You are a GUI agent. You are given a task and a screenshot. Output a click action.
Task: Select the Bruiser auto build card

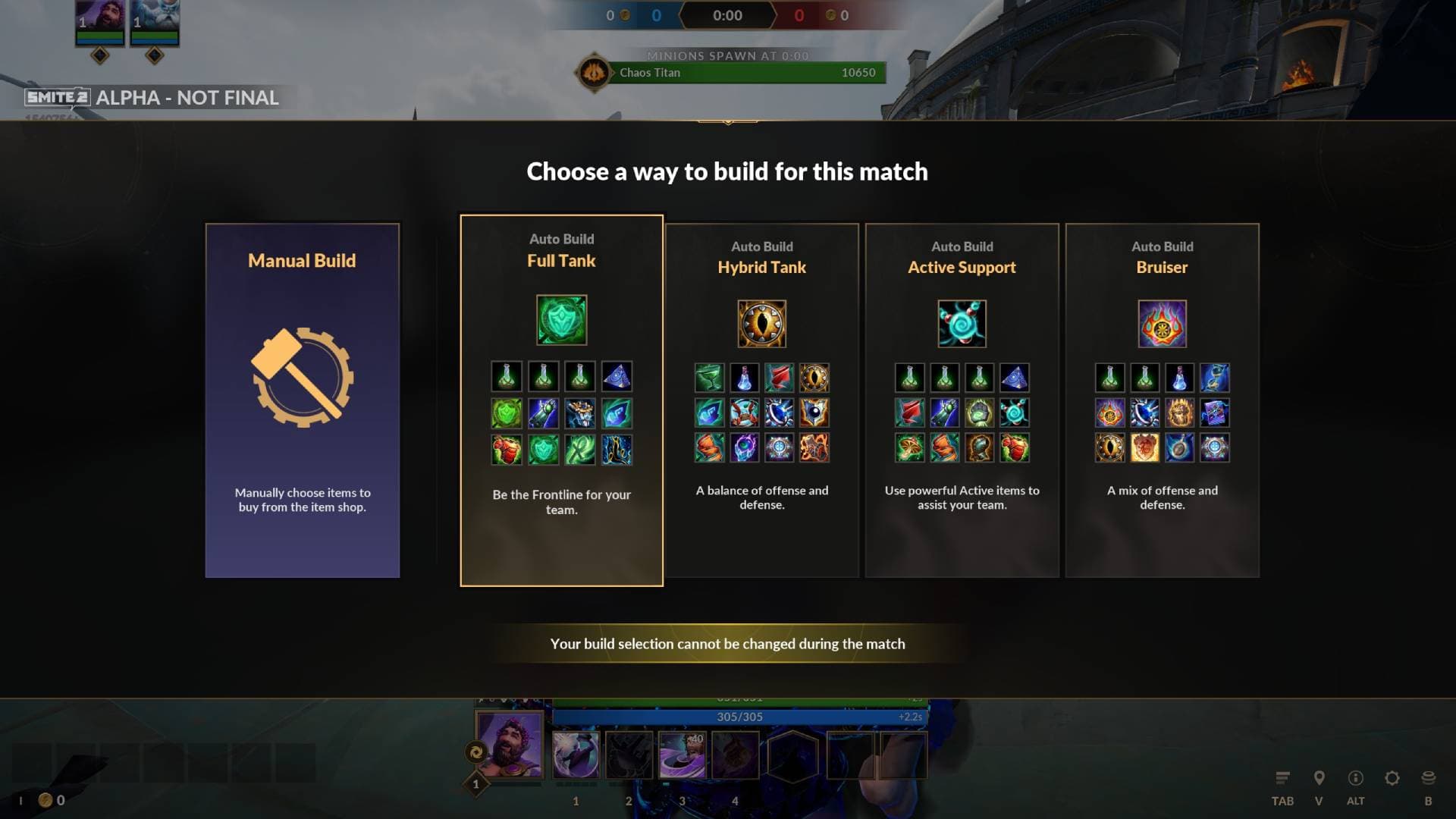pyautogui.click(x=1162, y=400)
